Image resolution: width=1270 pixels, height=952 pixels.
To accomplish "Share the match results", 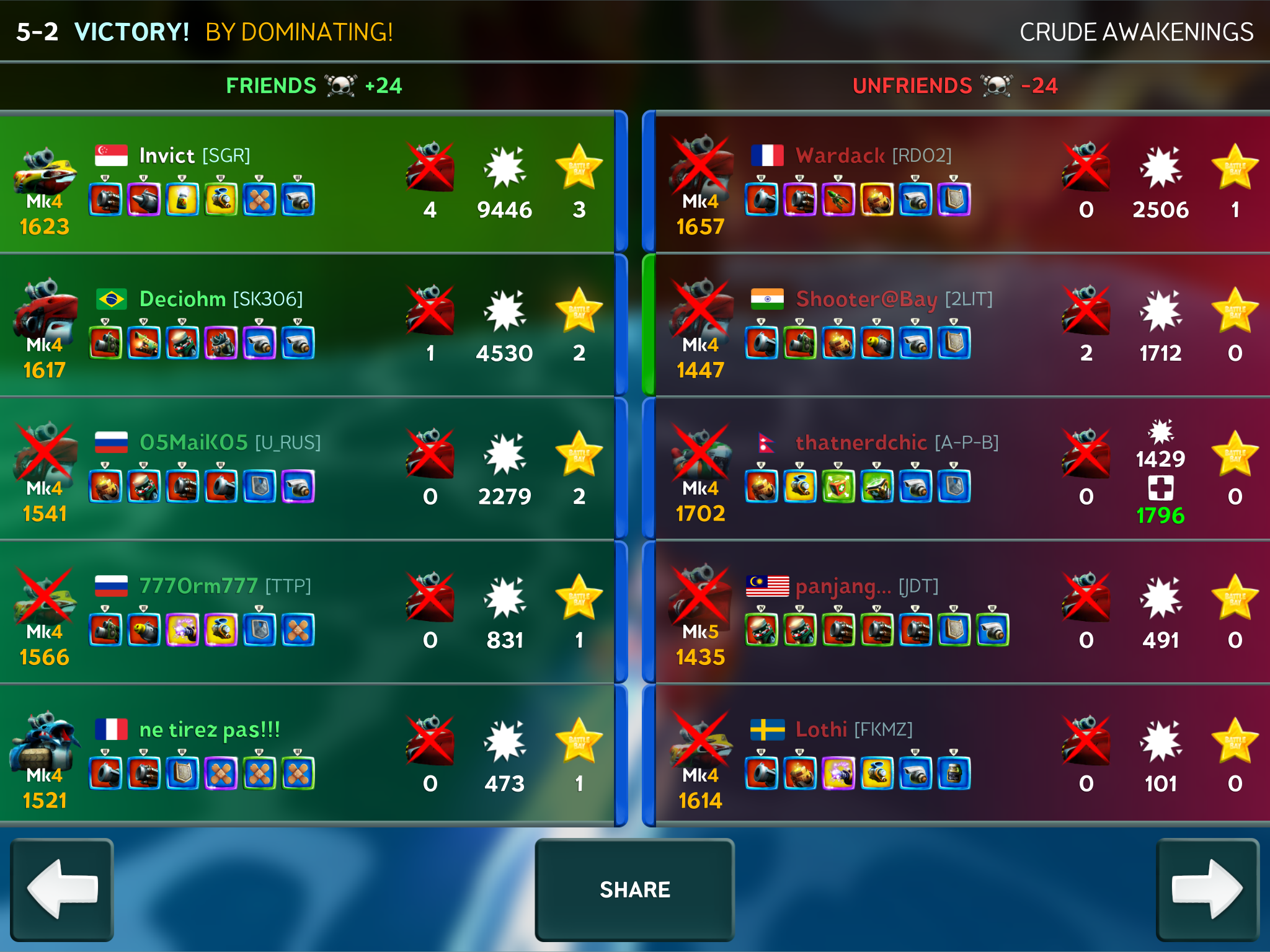I will 634,889.
